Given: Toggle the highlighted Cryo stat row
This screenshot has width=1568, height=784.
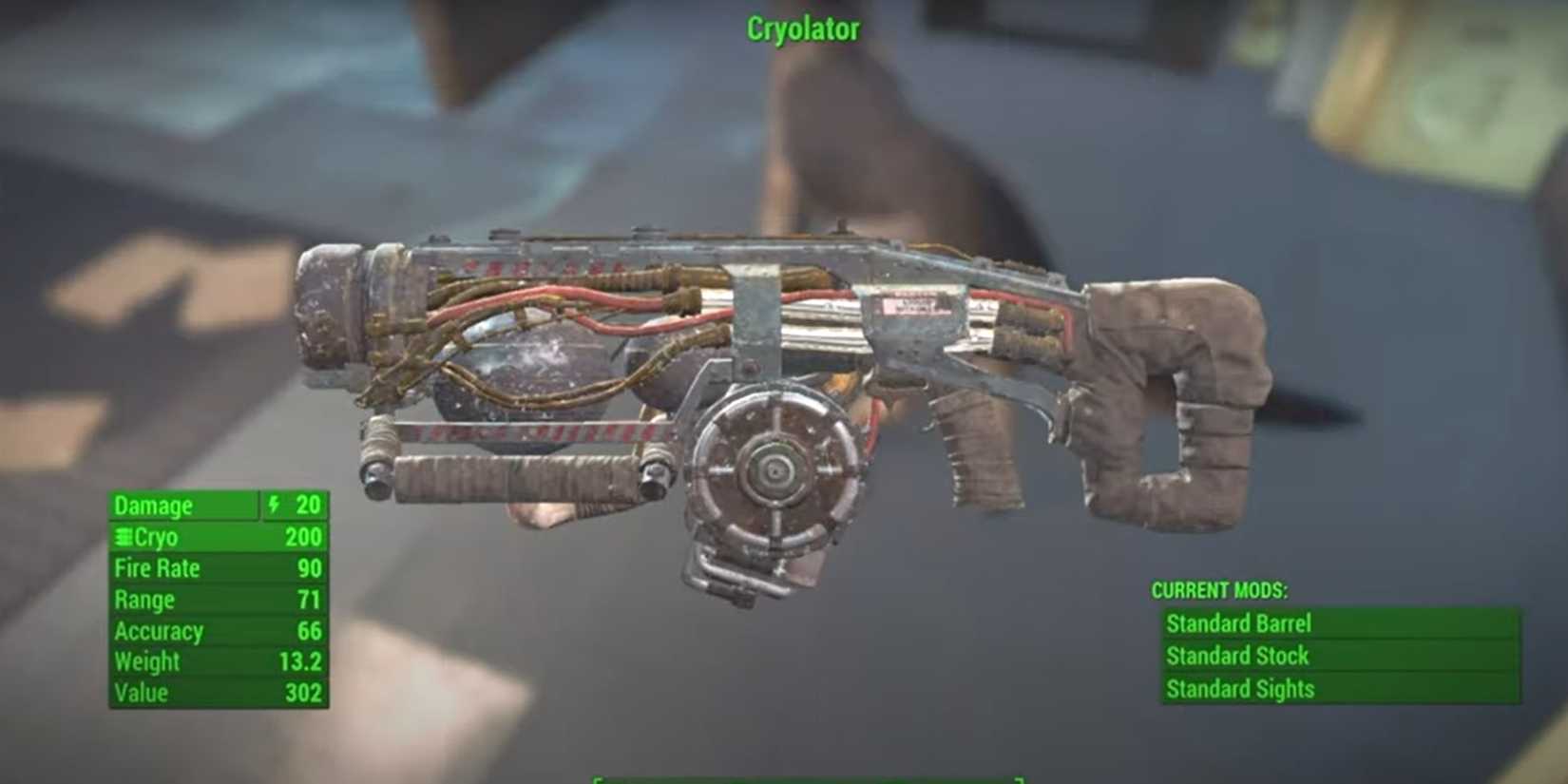Looking at the screenshot, I should [x=219, y=537].
